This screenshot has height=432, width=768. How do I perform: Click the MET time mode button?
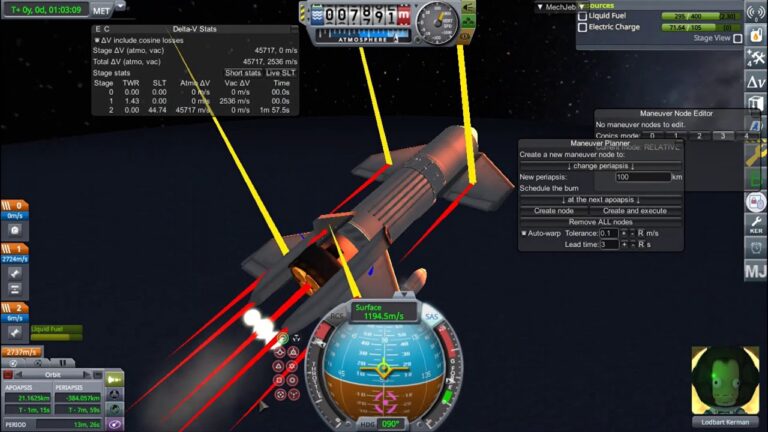click(x=101, y=9)
